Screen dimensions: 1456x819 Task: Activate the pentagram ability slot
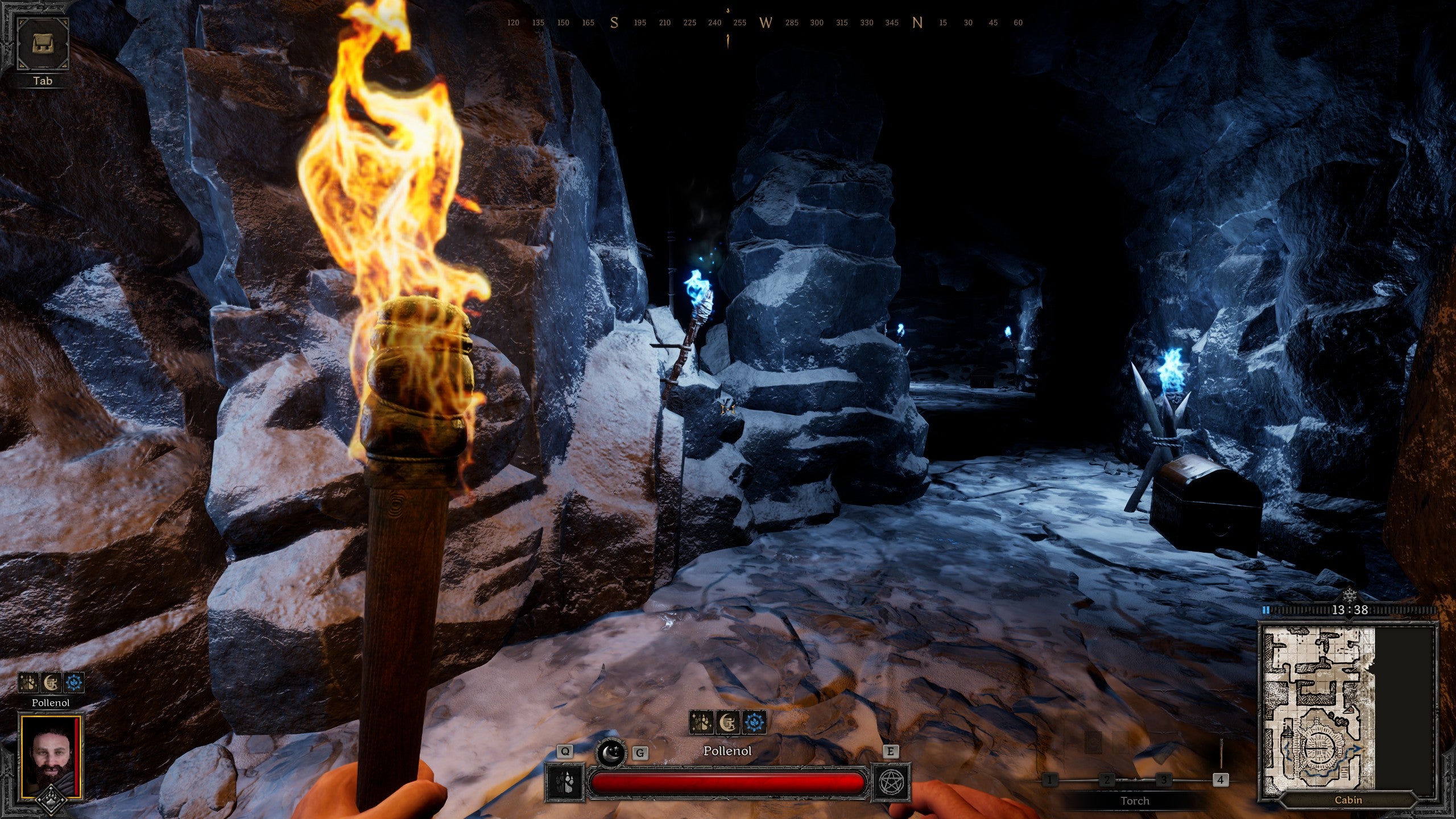click(x=891, y=783)
